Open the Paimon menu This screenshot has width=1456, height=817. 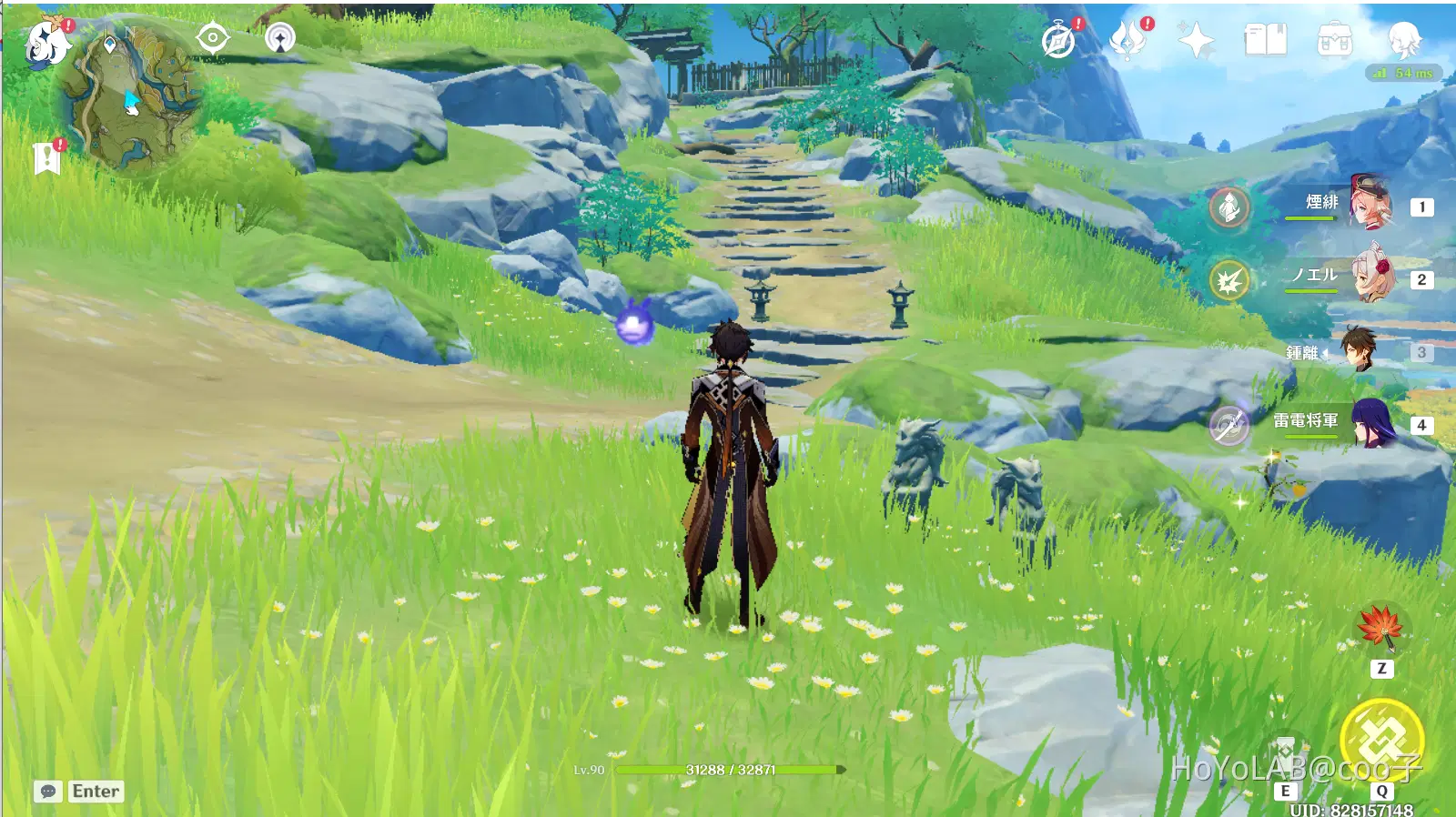(x=45, y=43)
